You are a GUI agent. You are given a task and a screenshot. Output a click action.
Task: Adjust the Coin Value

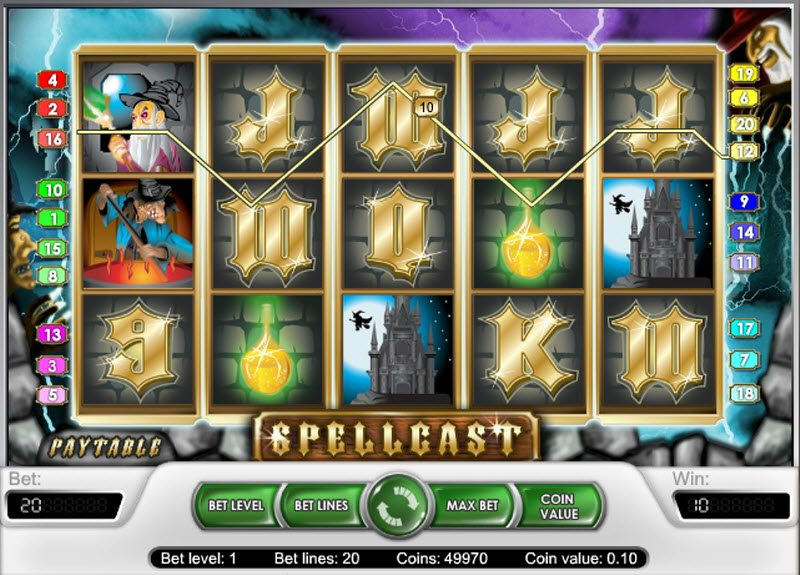557,506
